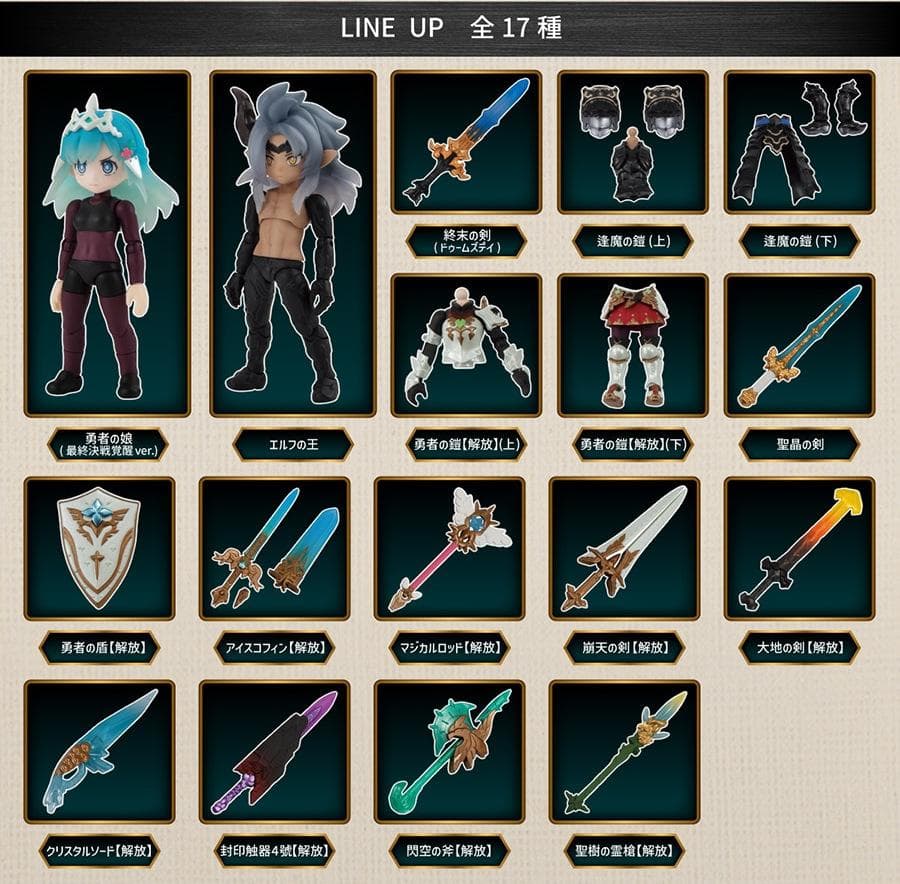Choose the エルフの王 grey-haired figure tile
The width and height of the screenshot is (900, 884).
point(293,243)
